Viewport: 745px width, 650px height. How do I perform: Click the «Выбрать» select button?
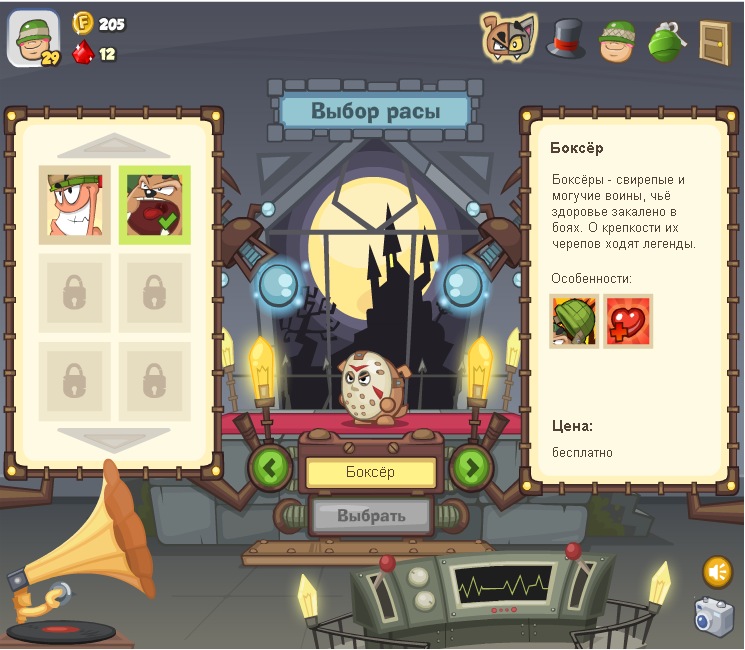[371, 515]
